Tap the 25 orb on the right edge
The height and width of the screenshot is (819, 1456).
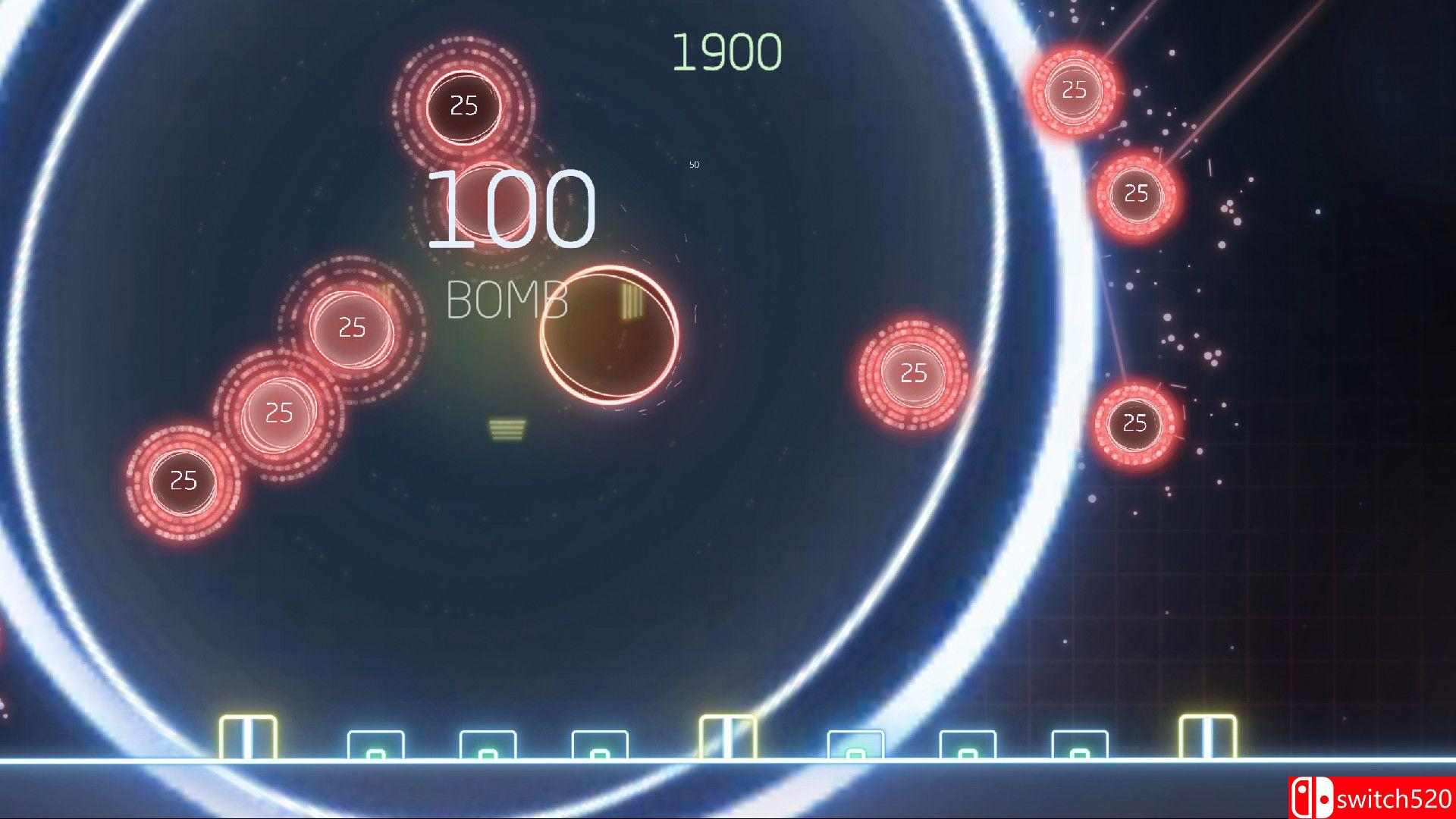pos(1135,196)
